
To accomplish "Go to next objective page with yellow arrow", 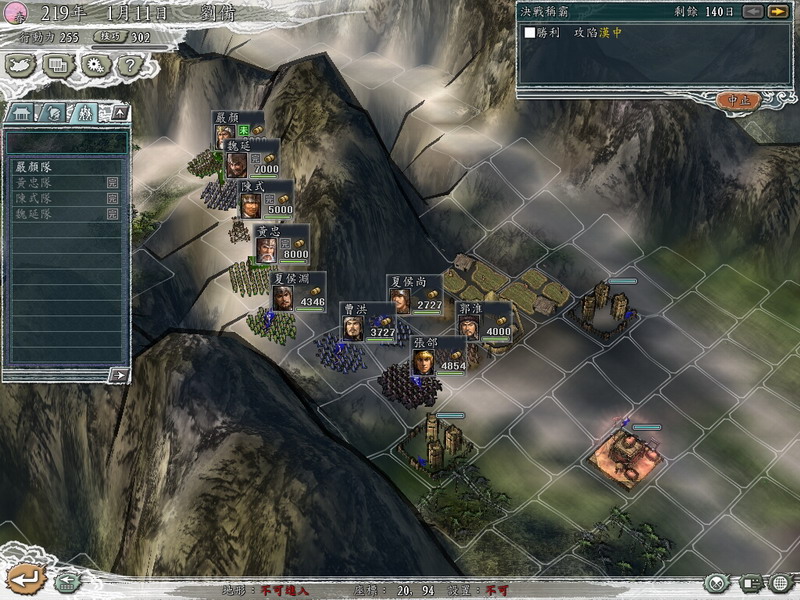I will coord(776,12).
